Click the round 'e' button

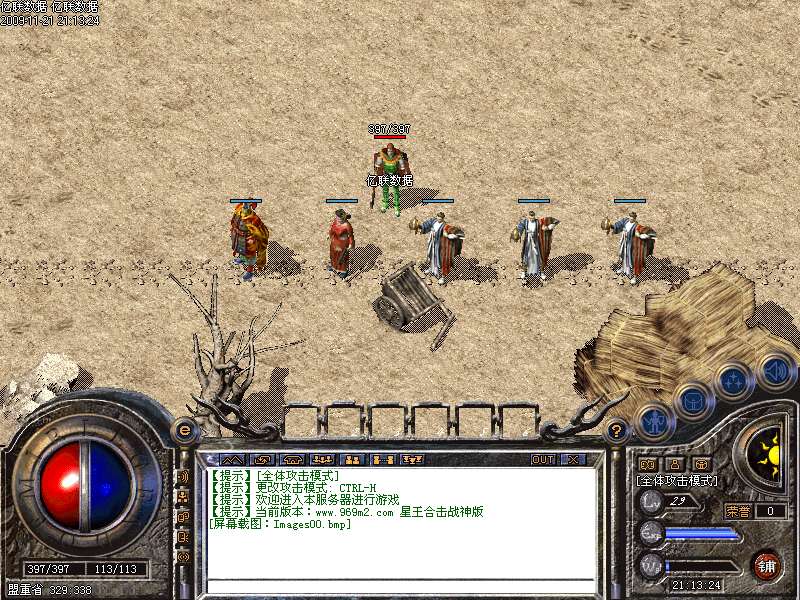pos(185,431)
